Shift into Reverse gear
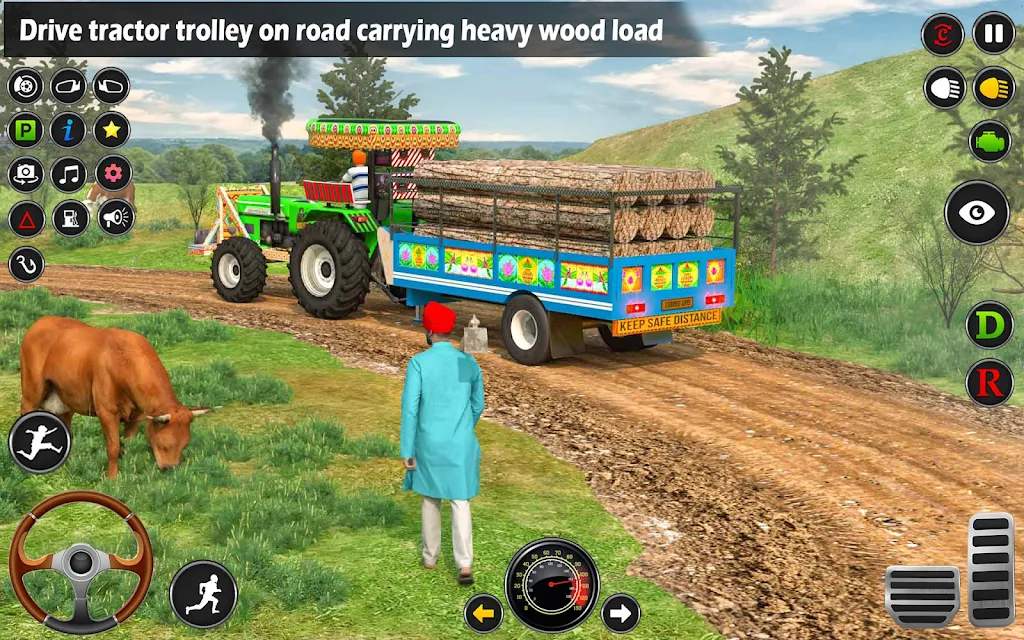 pos(989,381)
